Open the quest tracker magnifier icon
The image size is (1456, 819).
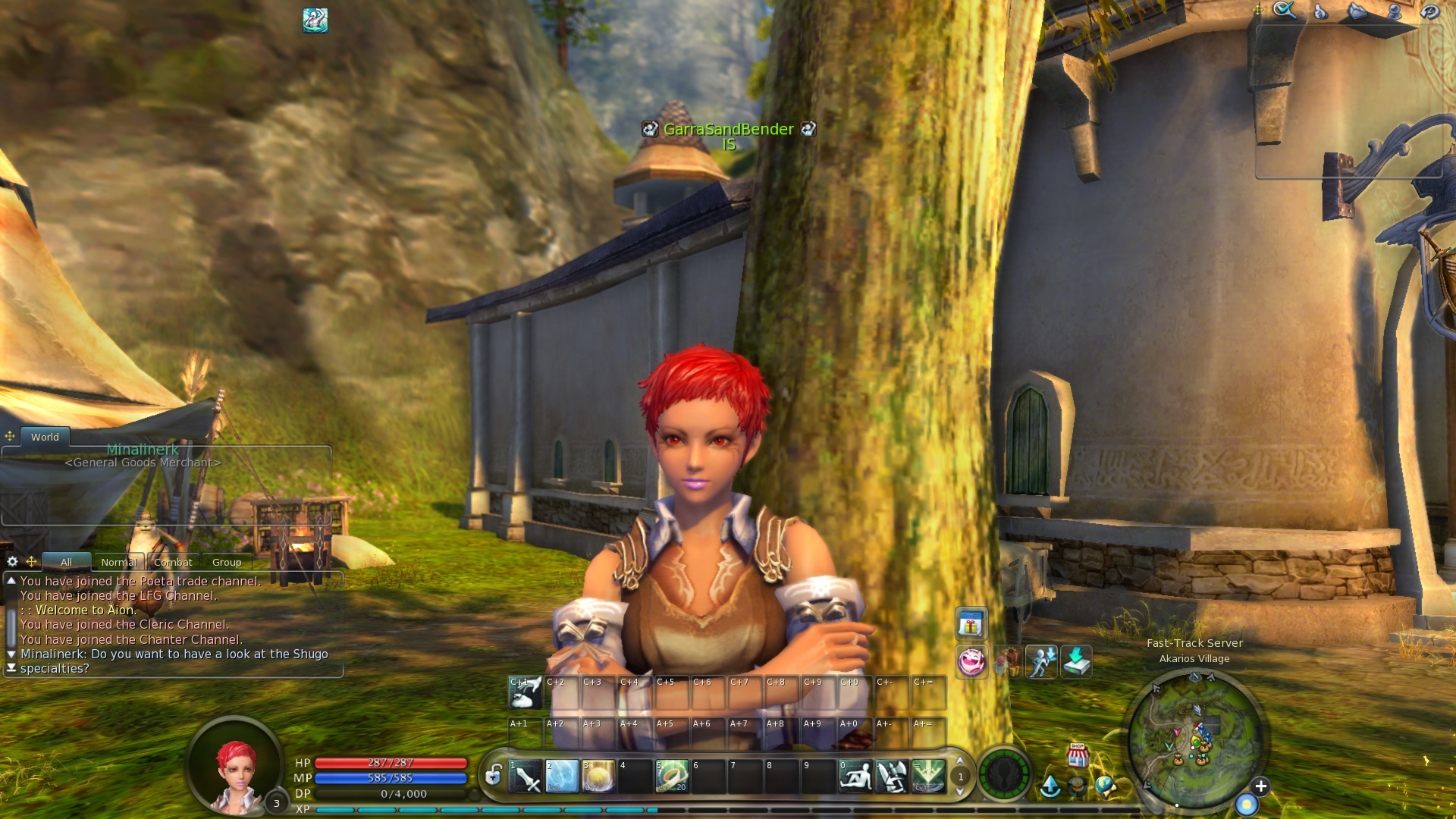[1284, 10]
